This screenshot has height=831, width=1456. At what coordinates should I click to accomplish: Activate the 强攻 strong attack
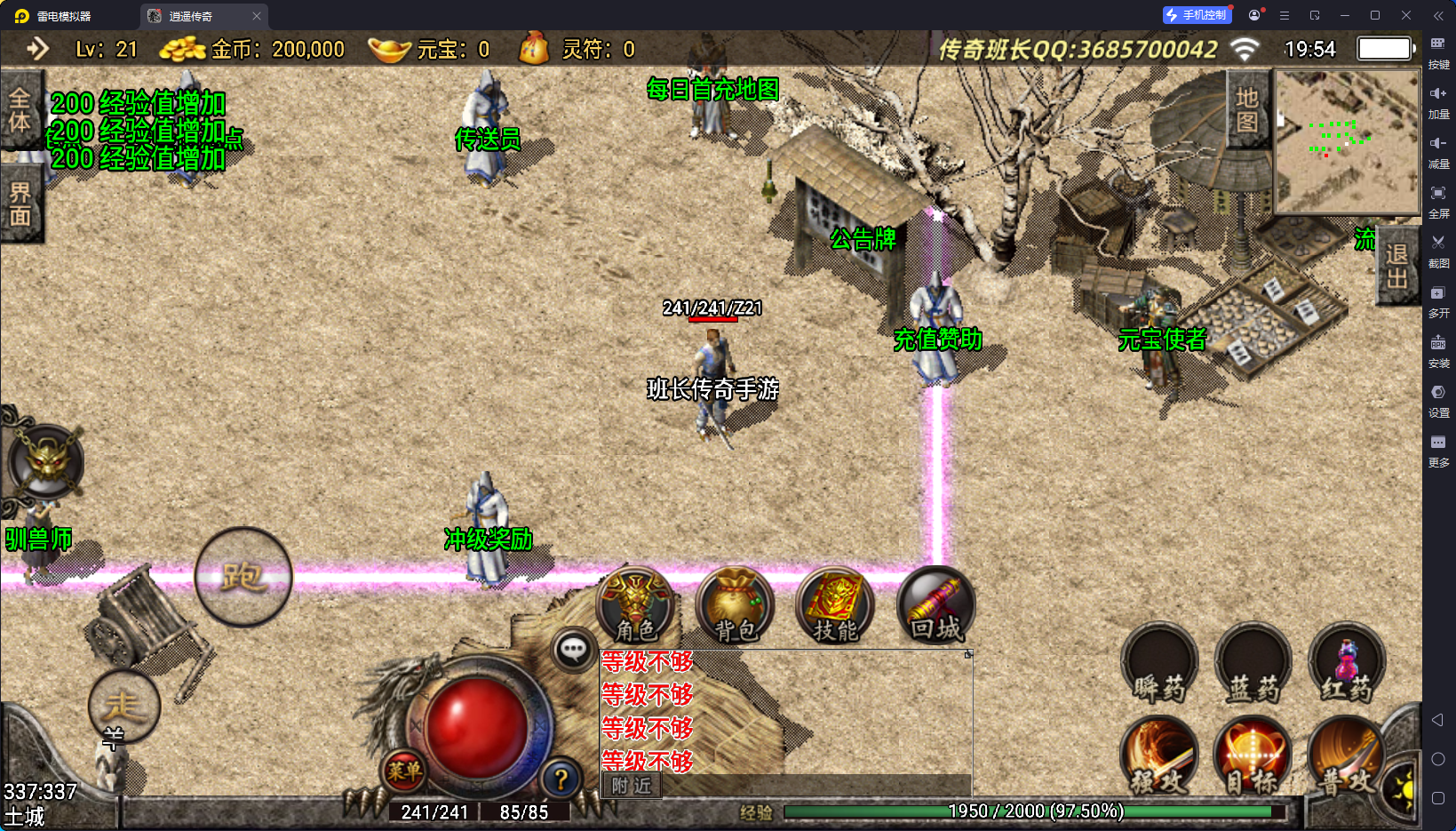[1159, 756]
